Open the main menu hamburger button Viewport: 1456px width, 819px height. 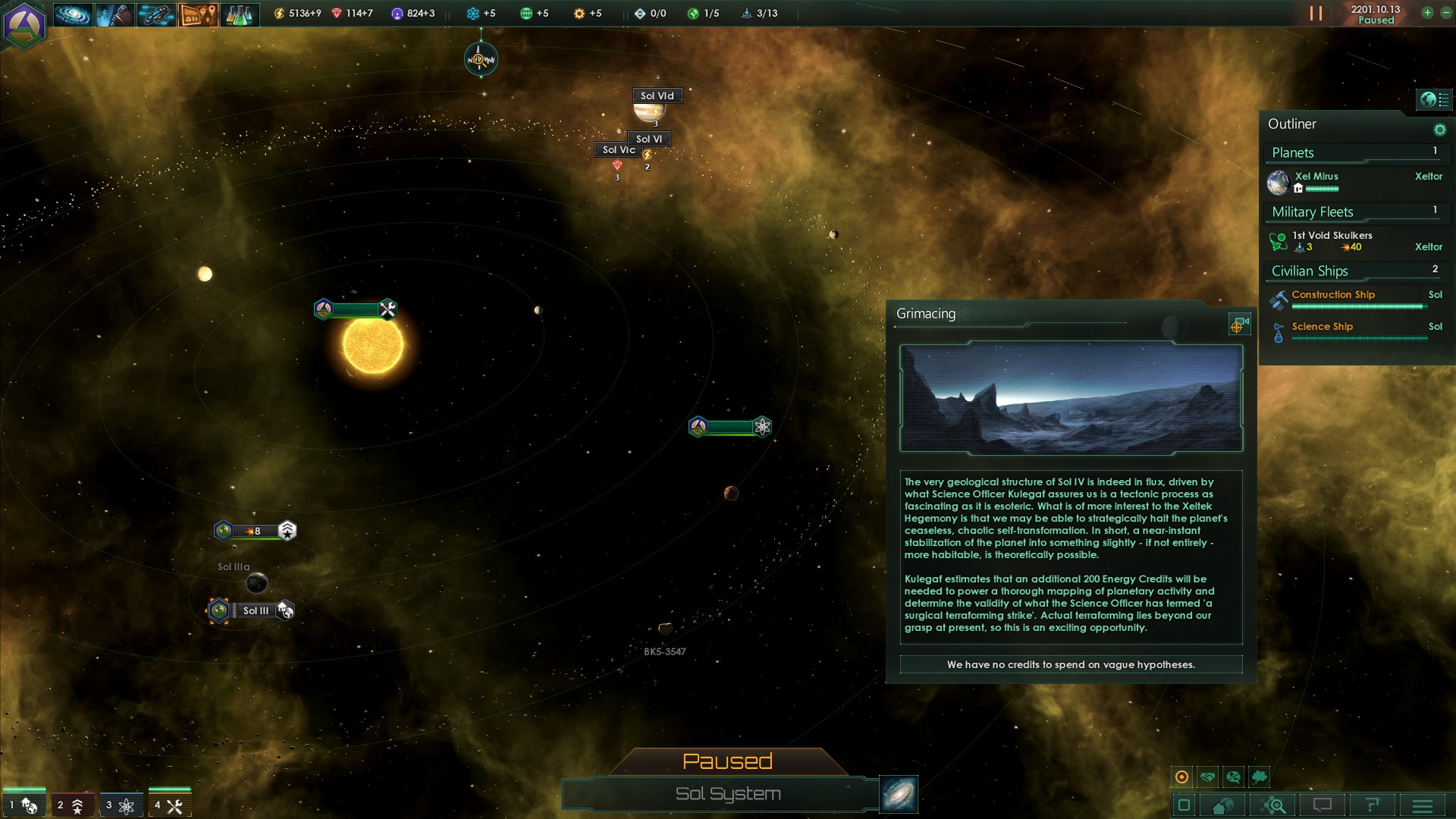tap(1423, 805)
